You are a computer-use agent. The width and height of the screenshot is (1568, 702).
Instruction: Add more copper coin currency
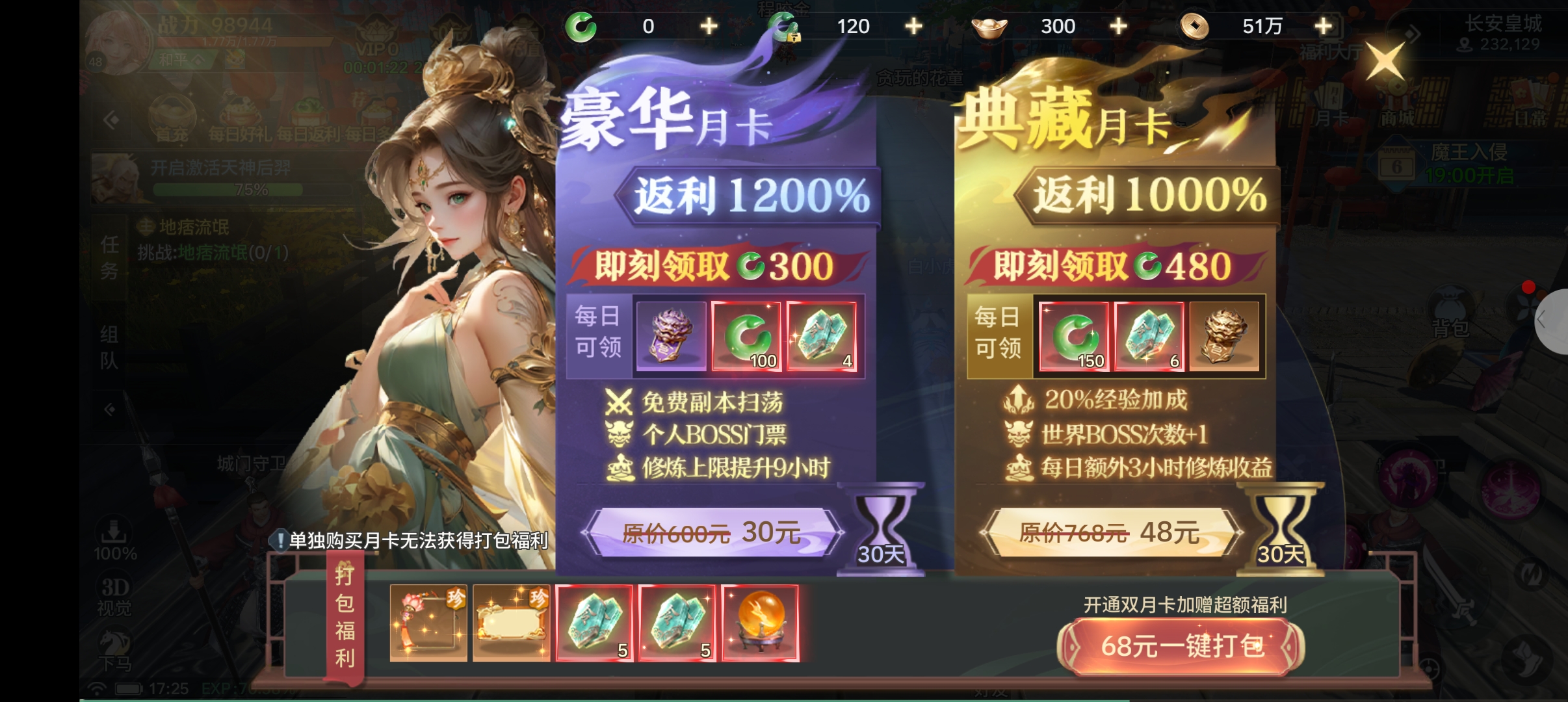(1323, 27)
